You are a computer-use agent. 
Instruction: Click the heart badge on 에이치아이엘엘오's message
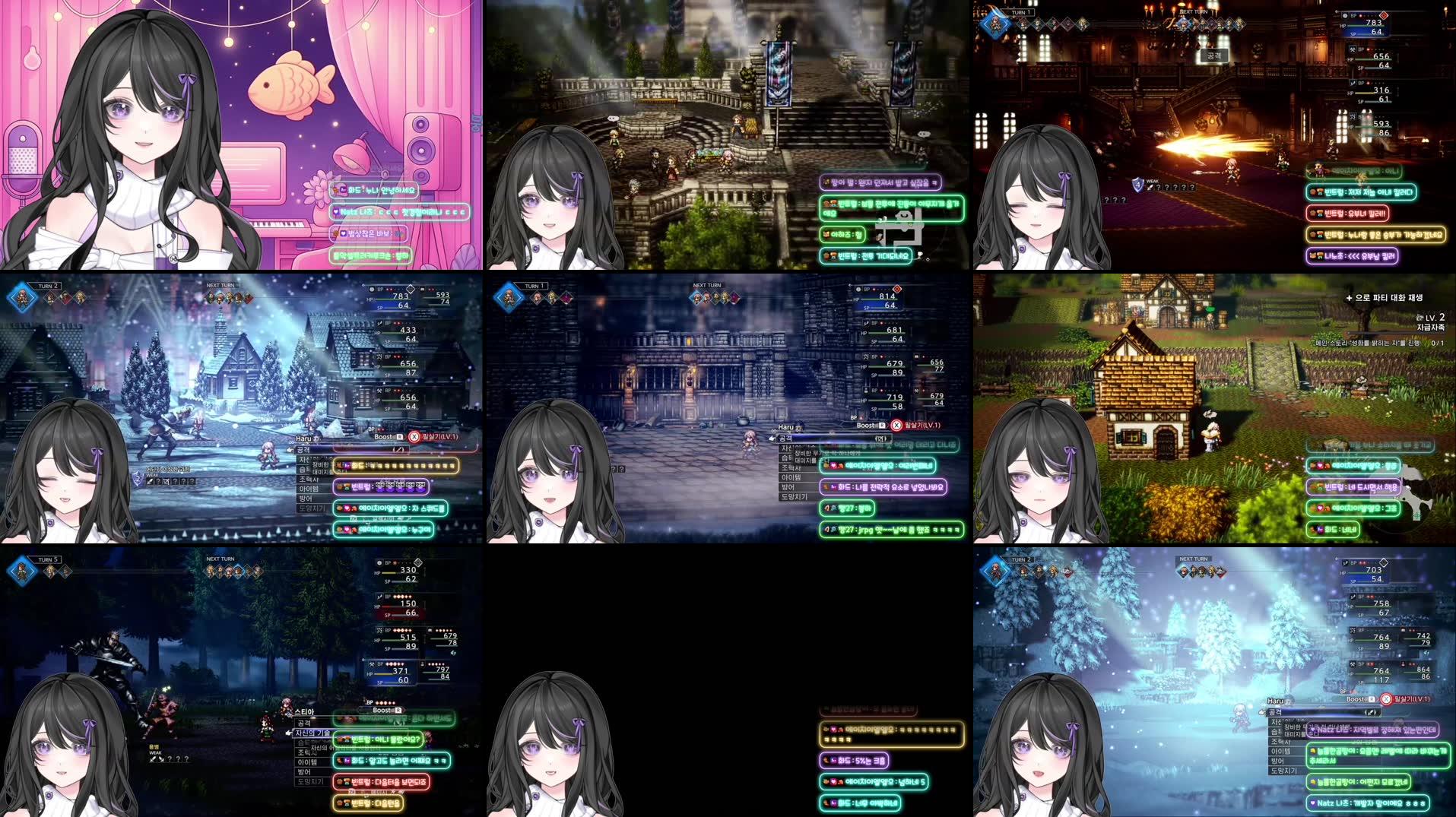(833, 465)
